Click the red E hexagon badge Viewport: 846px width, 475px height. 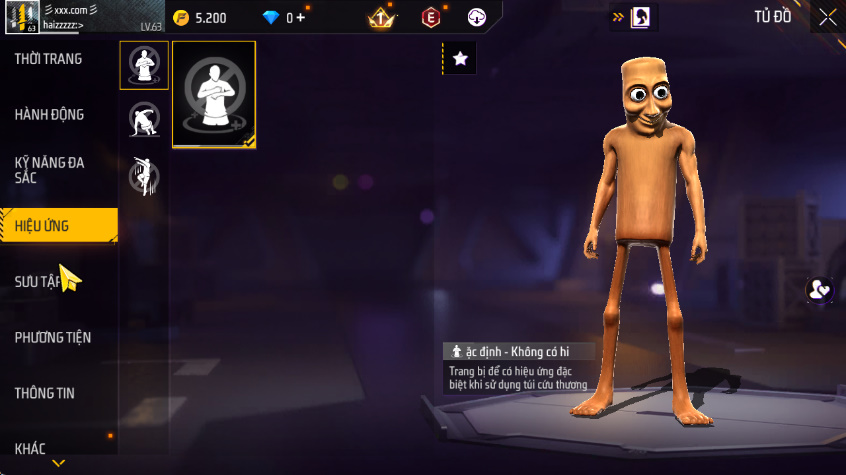430,17
